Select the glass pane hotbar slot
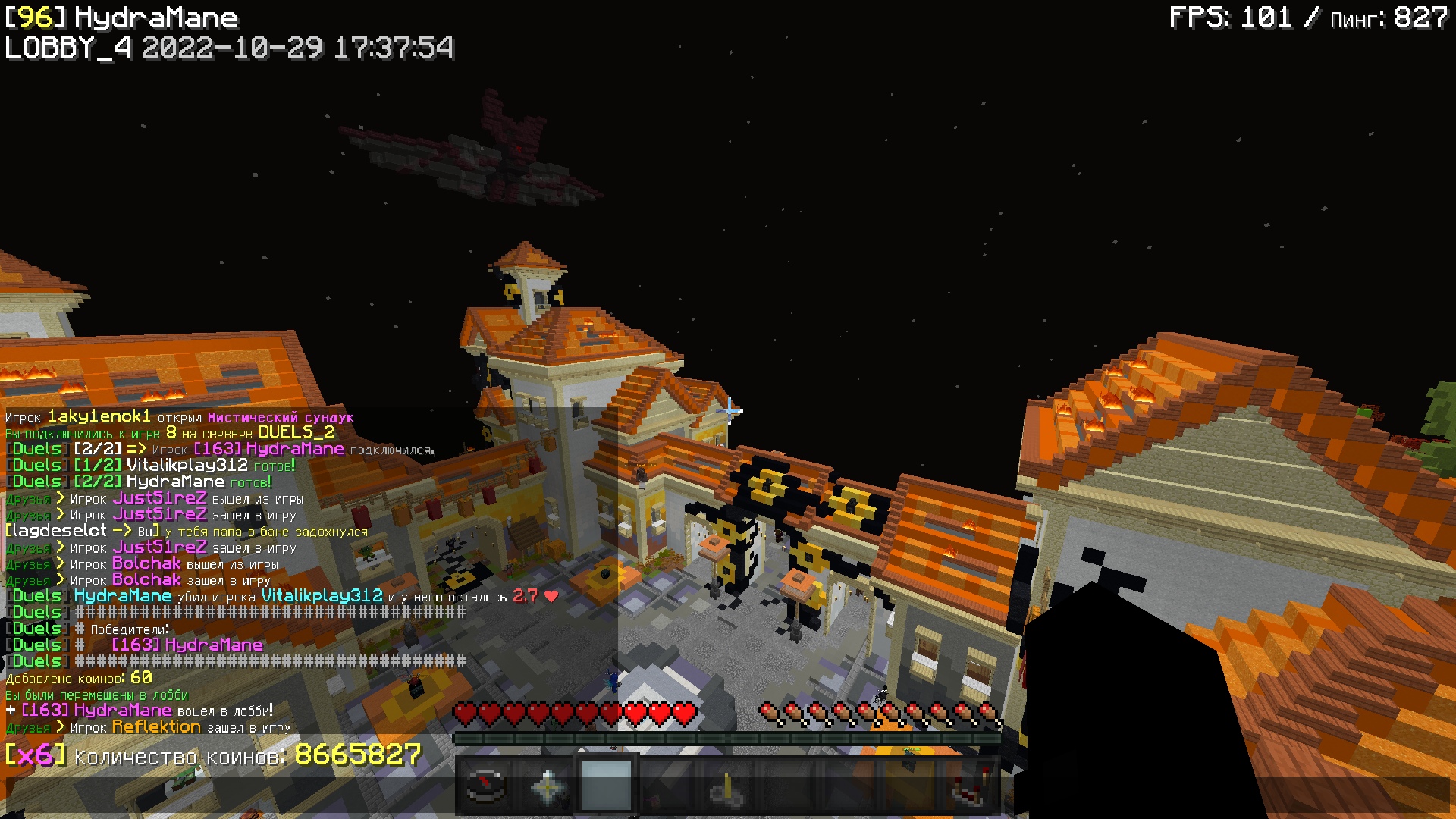 point(606,786)
